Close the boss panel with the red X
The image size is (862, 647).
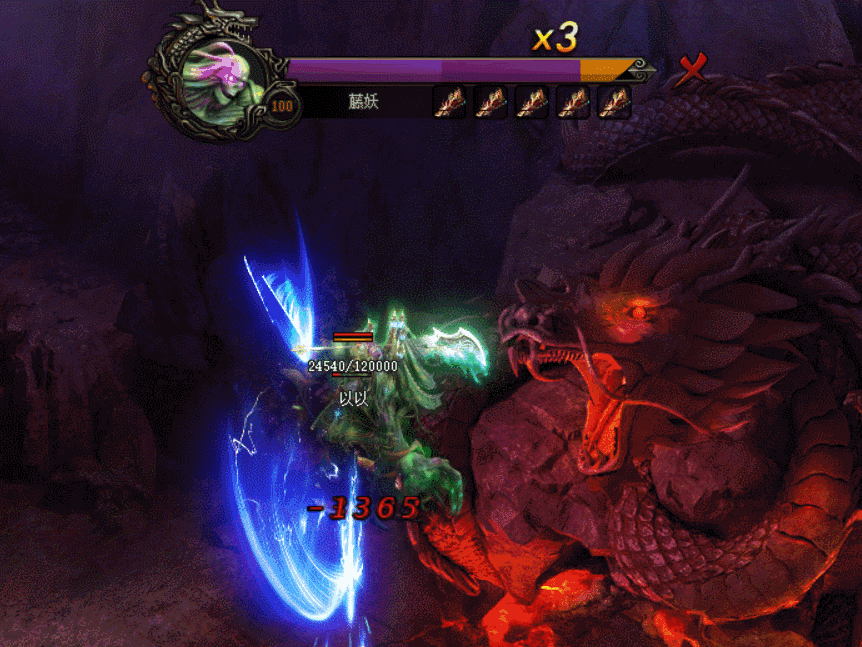(691, 69)
